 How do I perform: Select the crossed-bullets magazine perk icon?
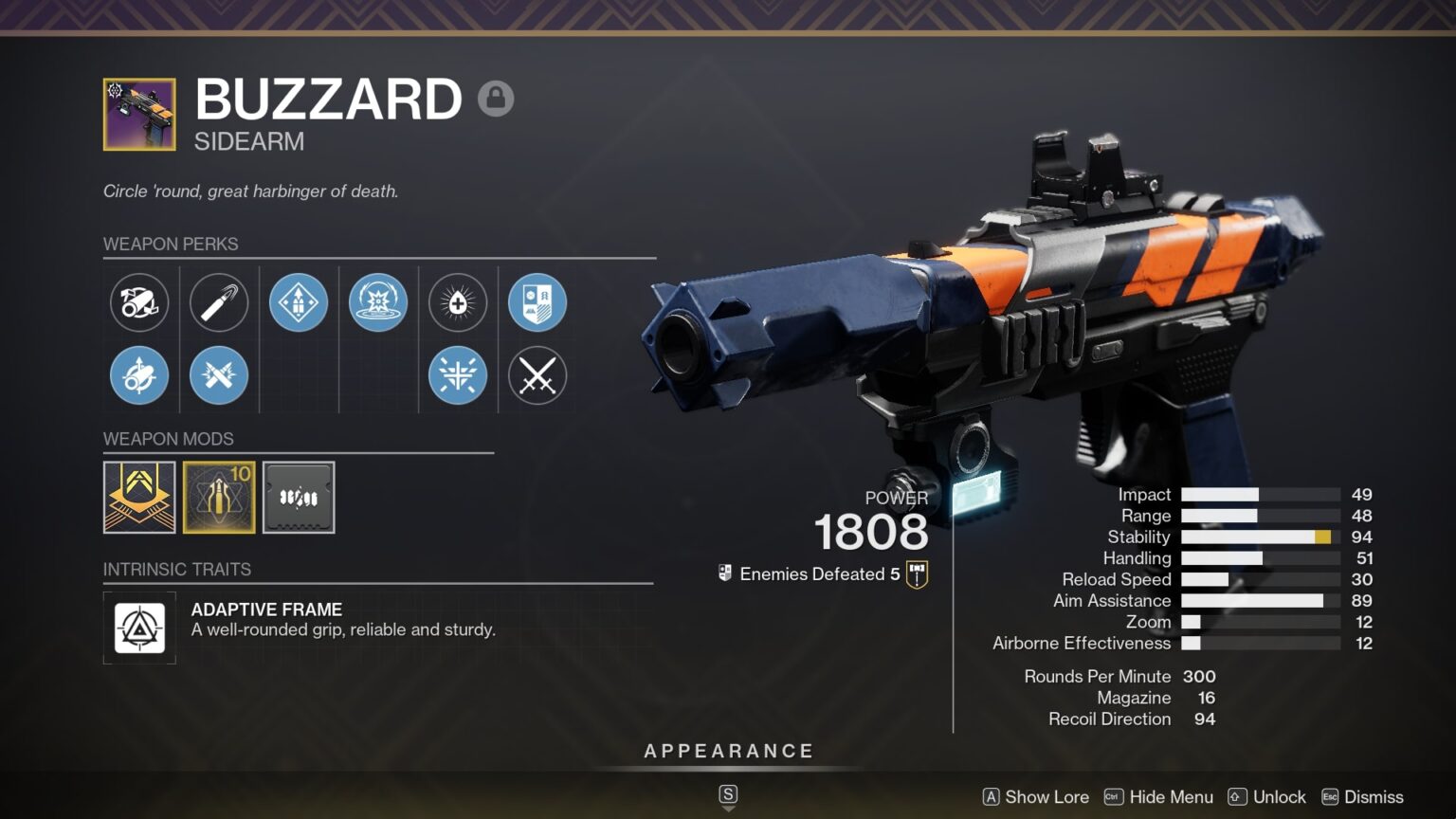pyautogui.click(x=219, y=375)
